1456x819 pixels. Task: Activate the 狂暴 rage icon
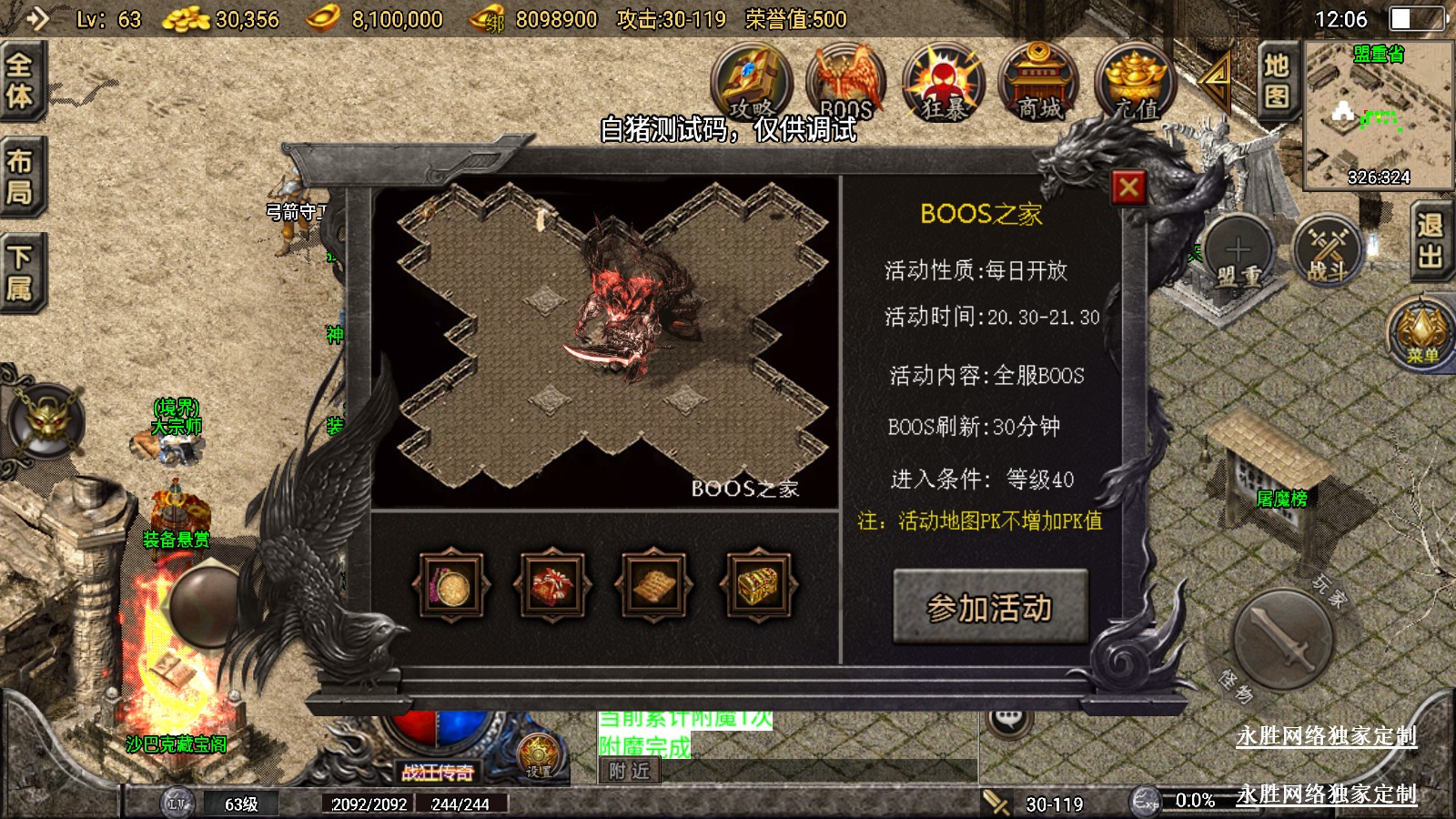(x=943, y=84)
